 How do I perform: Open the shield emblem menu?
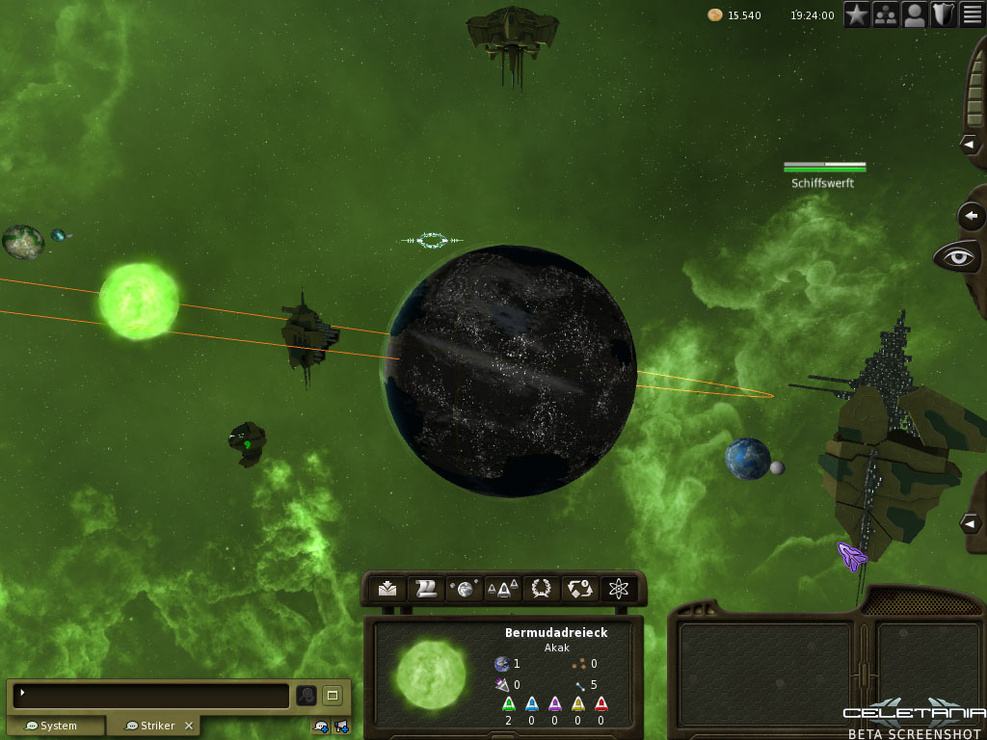943,15
